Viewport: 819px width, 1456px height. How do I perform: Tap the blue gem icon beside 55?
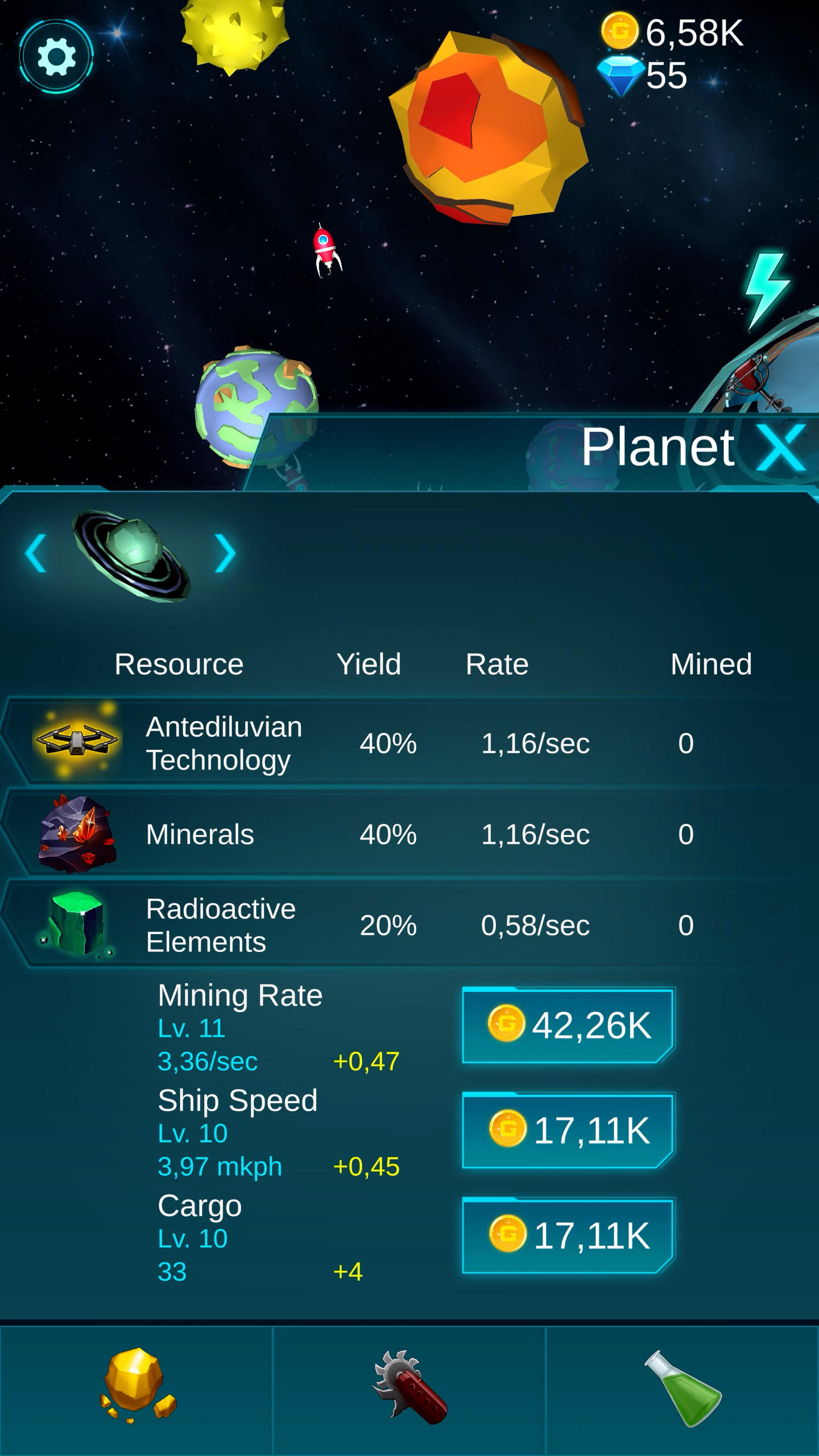620,74
